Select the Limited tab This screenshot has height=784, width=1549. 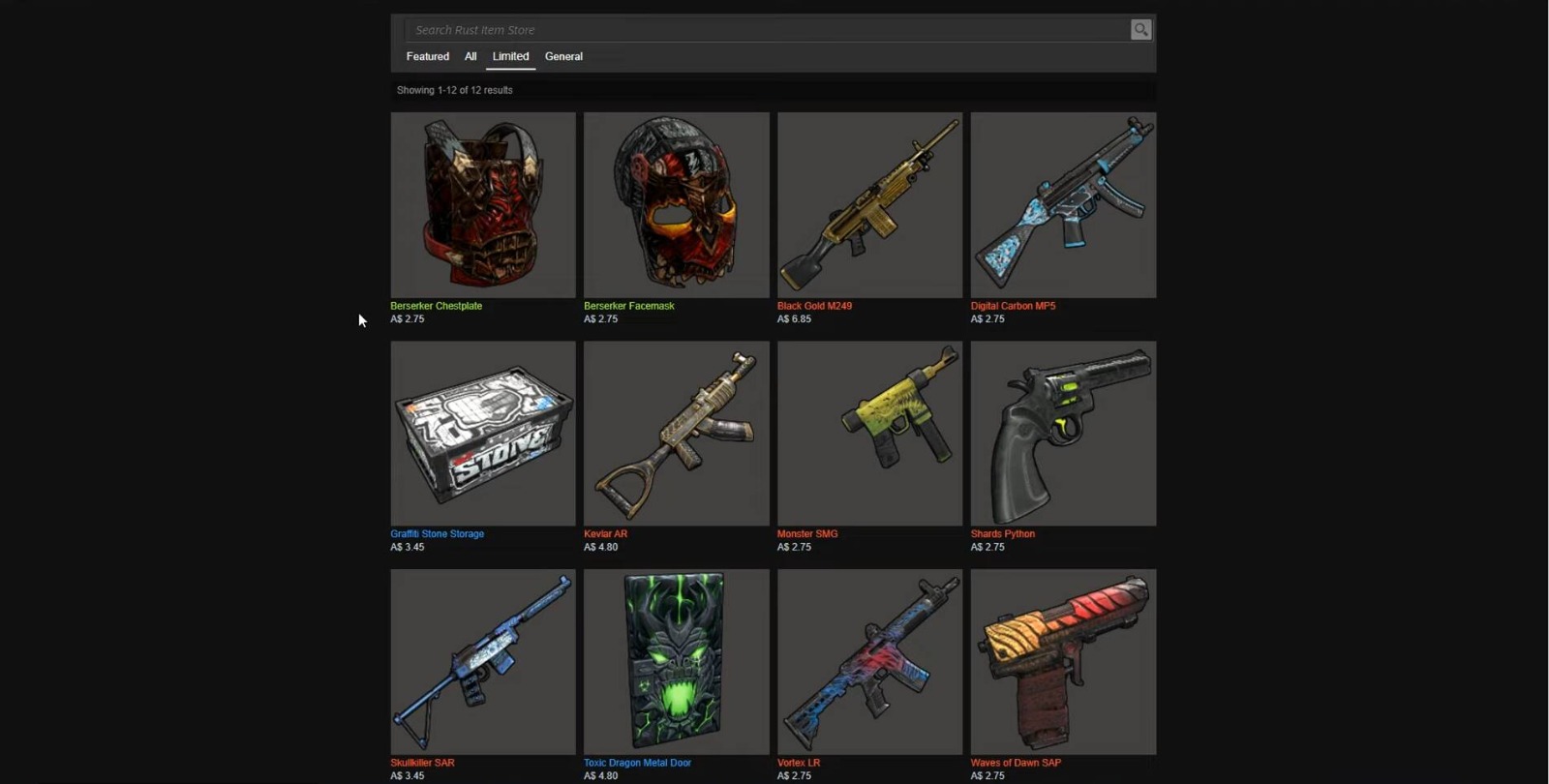tap(510, 56)
